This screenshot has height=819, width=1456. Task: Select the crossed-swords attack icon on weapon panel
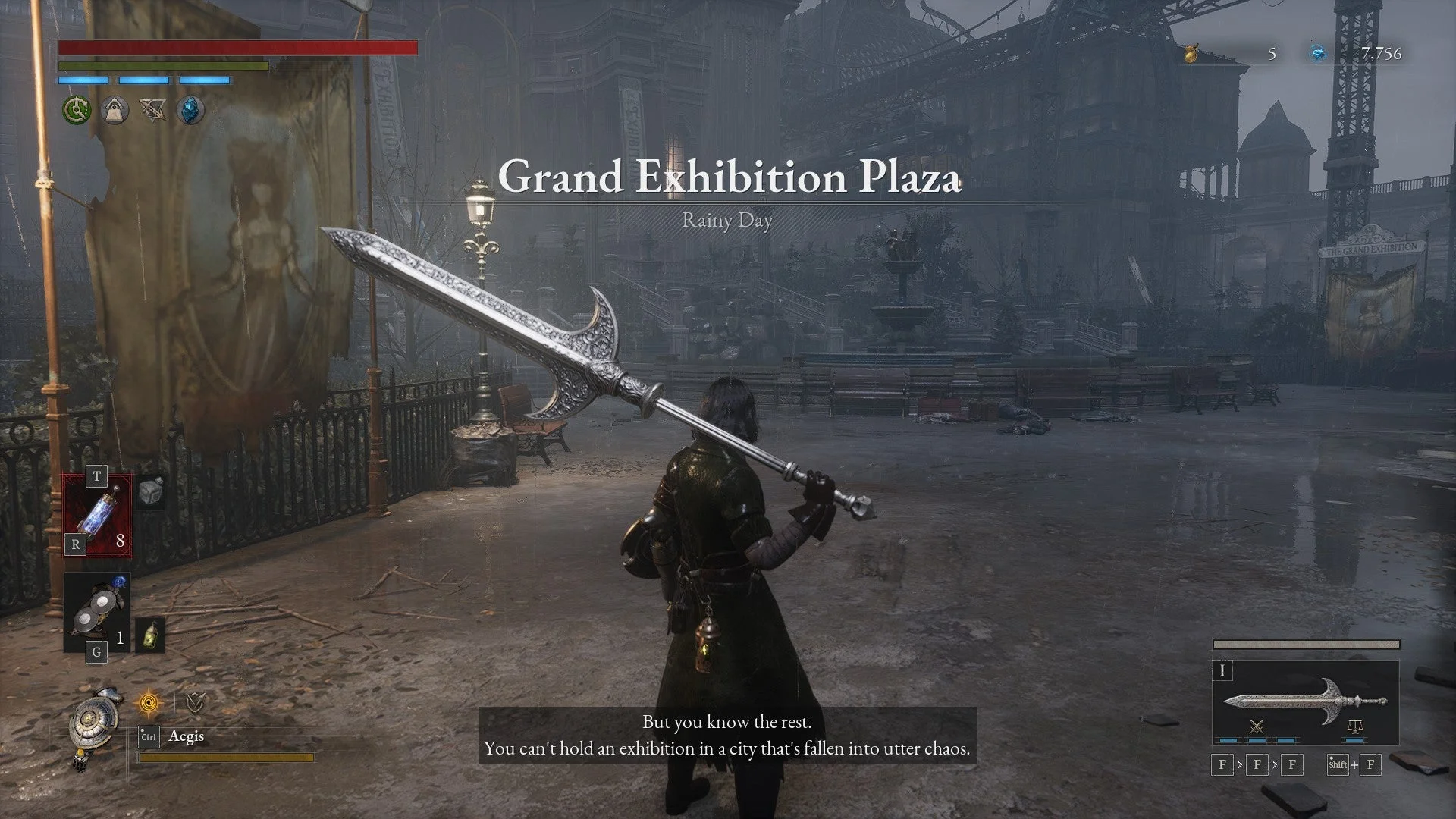pyautogui.click(x=1257, y=728)
